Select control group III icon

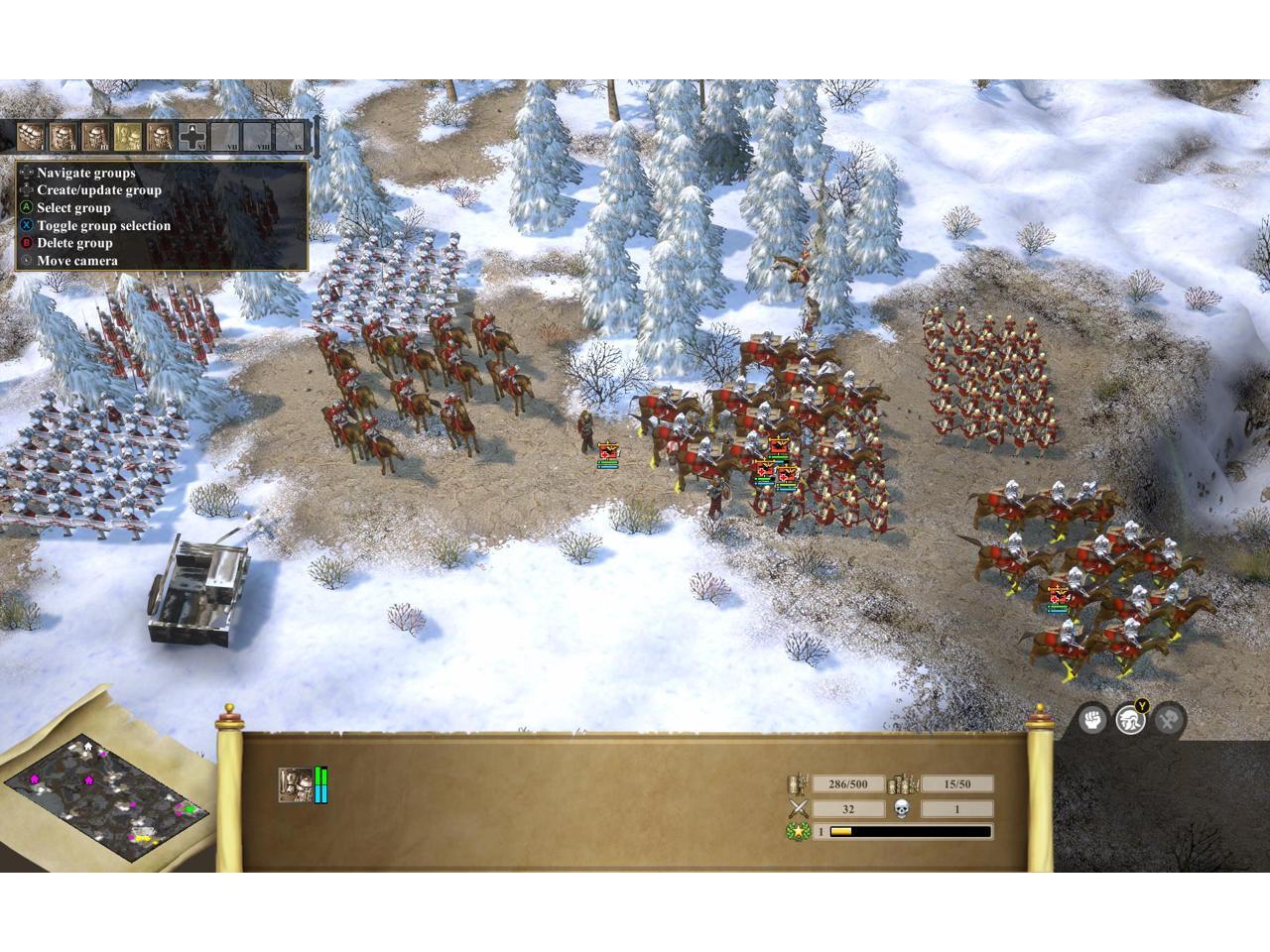tap(95, 136)
